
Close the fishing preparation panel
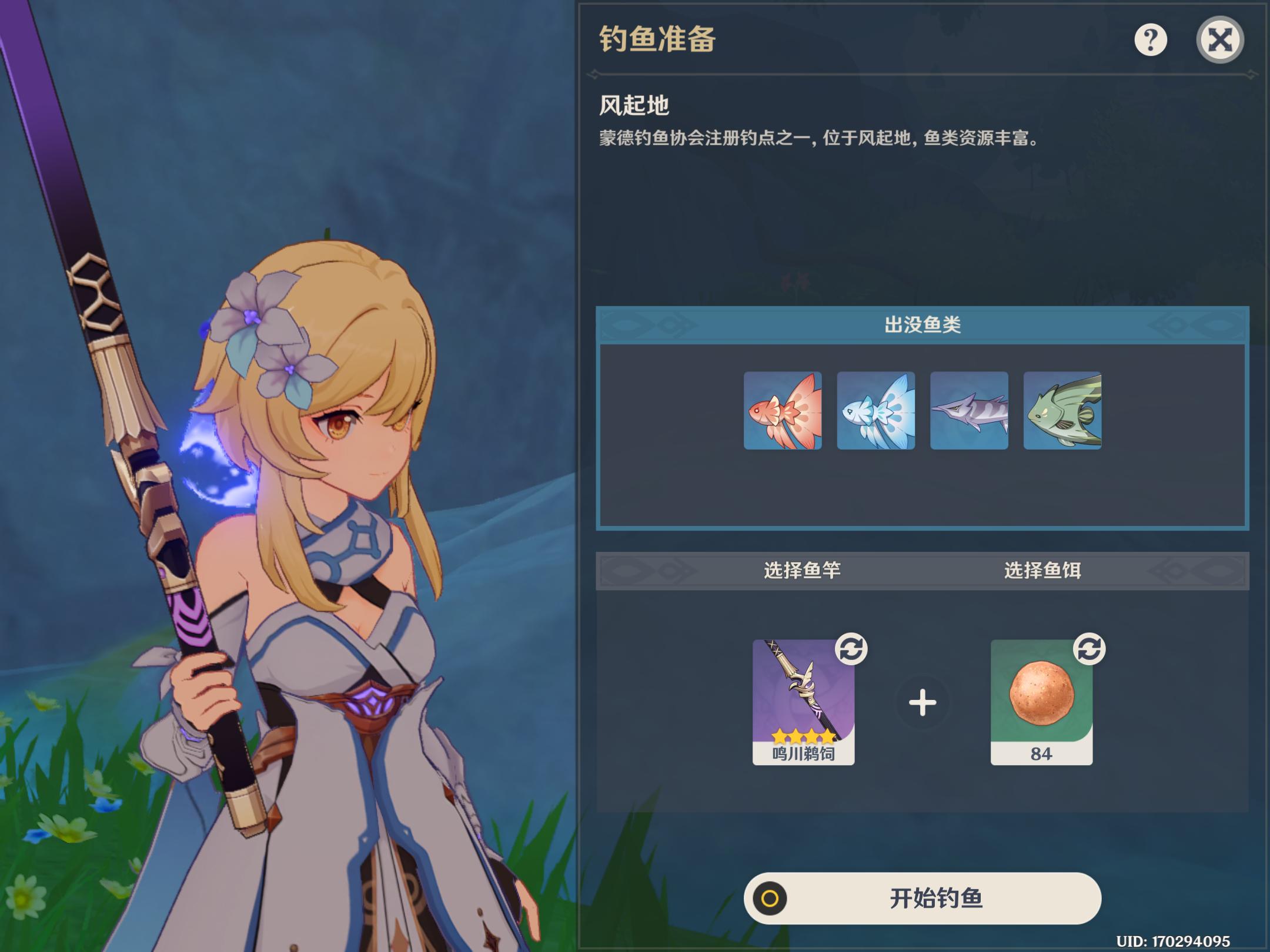1219,40
